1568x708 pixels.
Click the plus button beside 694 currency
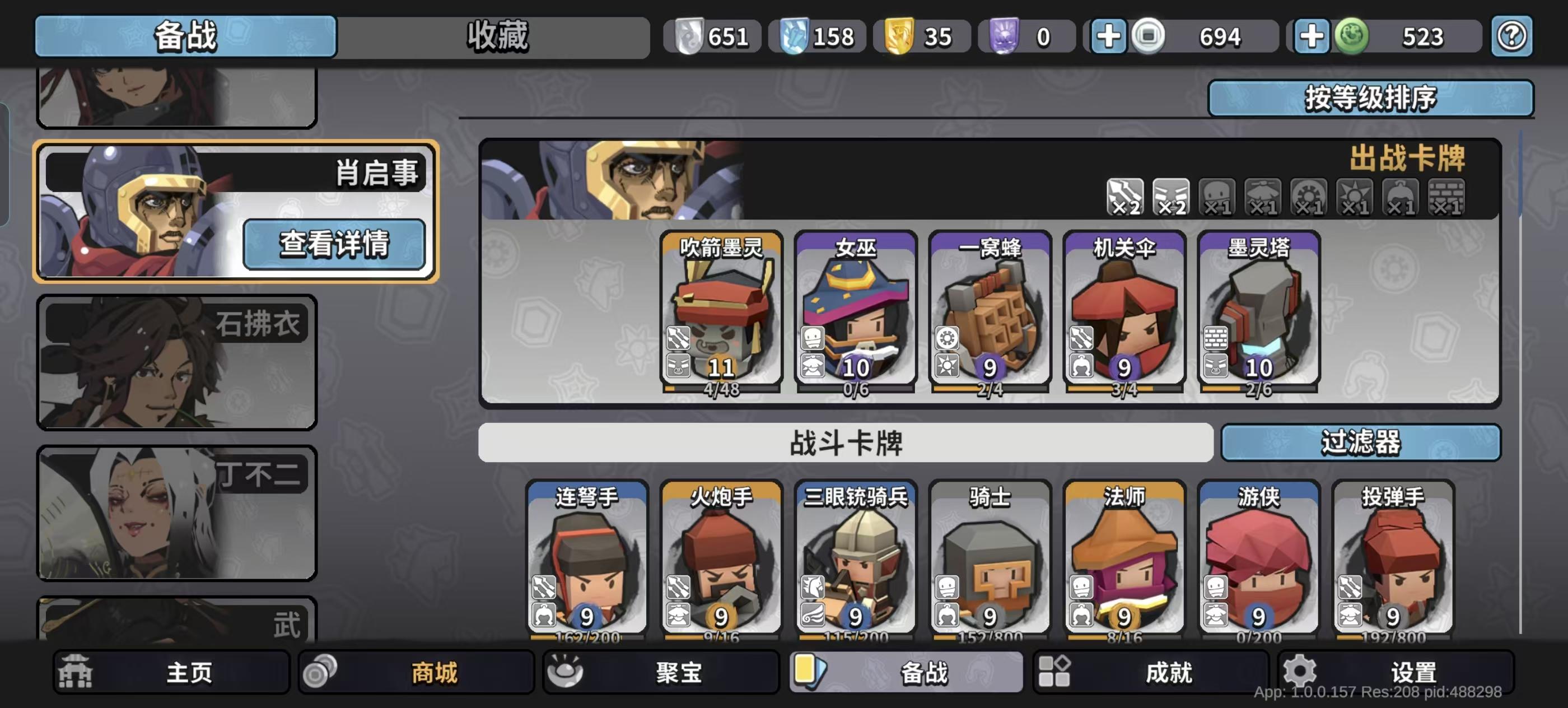1110,36
